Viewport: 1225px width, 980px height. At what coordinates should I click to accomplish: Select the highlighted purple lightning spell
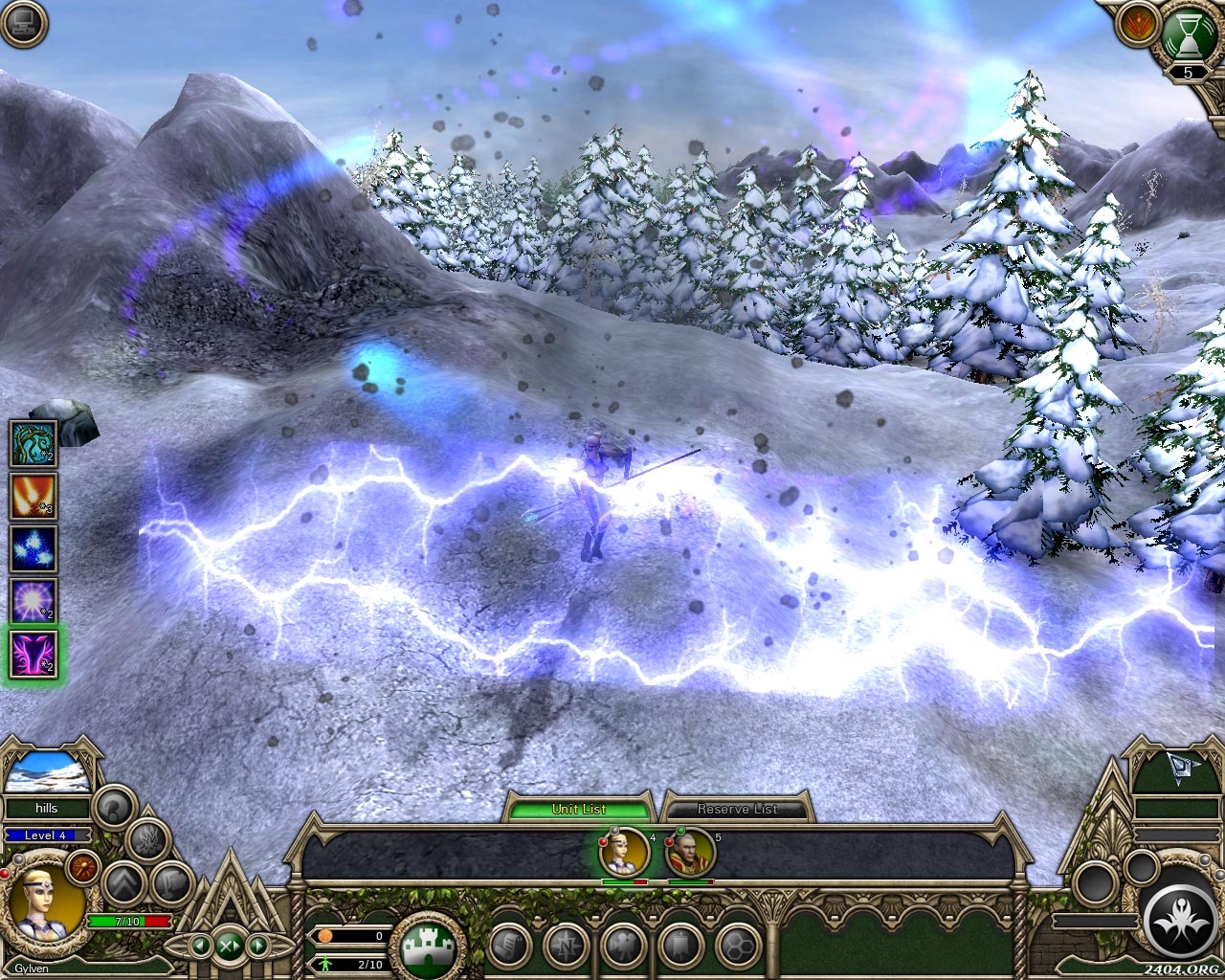(x=33, y=655)
